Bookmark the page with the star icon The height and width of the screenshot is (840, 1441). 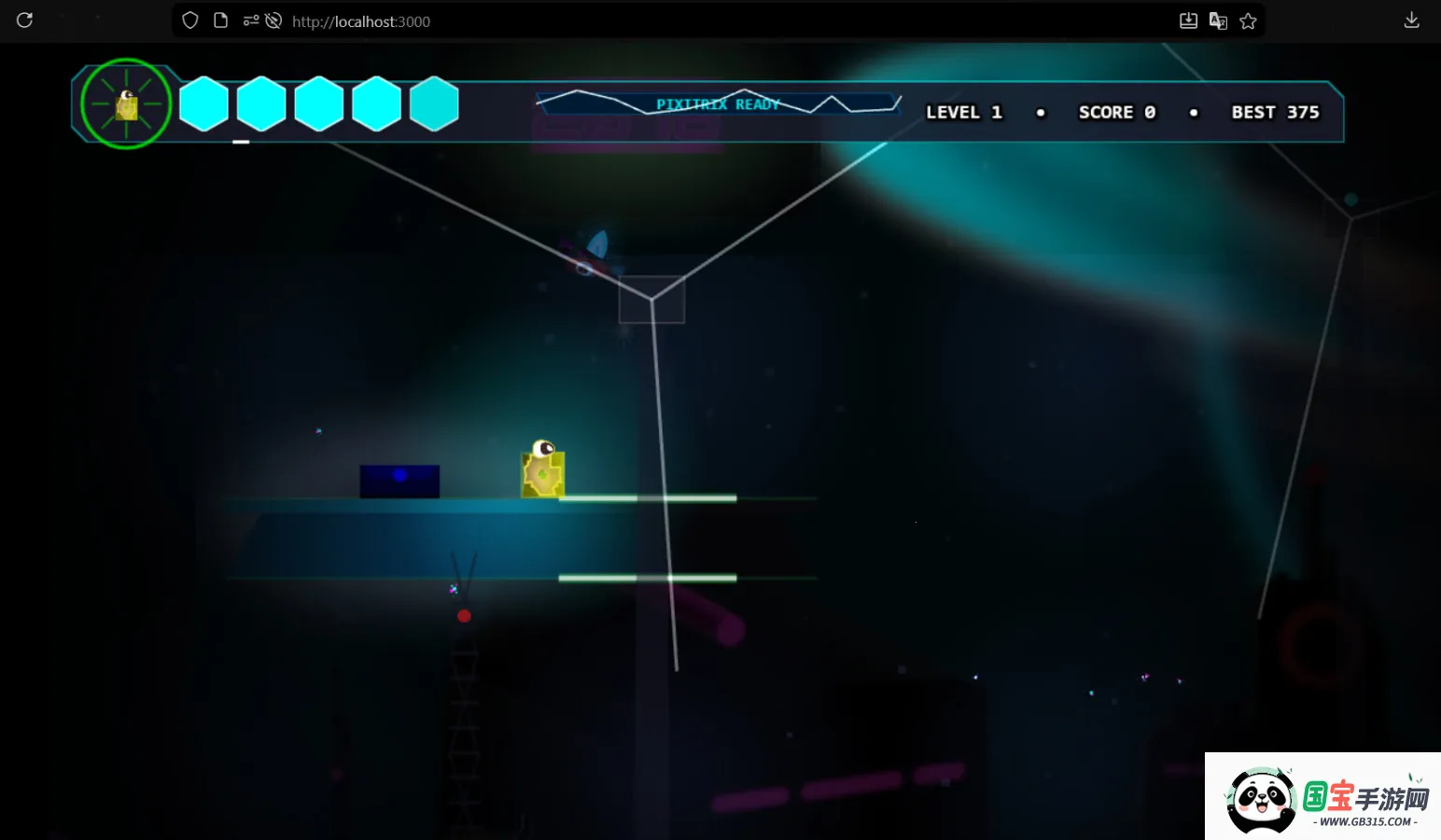point(1248,21)
